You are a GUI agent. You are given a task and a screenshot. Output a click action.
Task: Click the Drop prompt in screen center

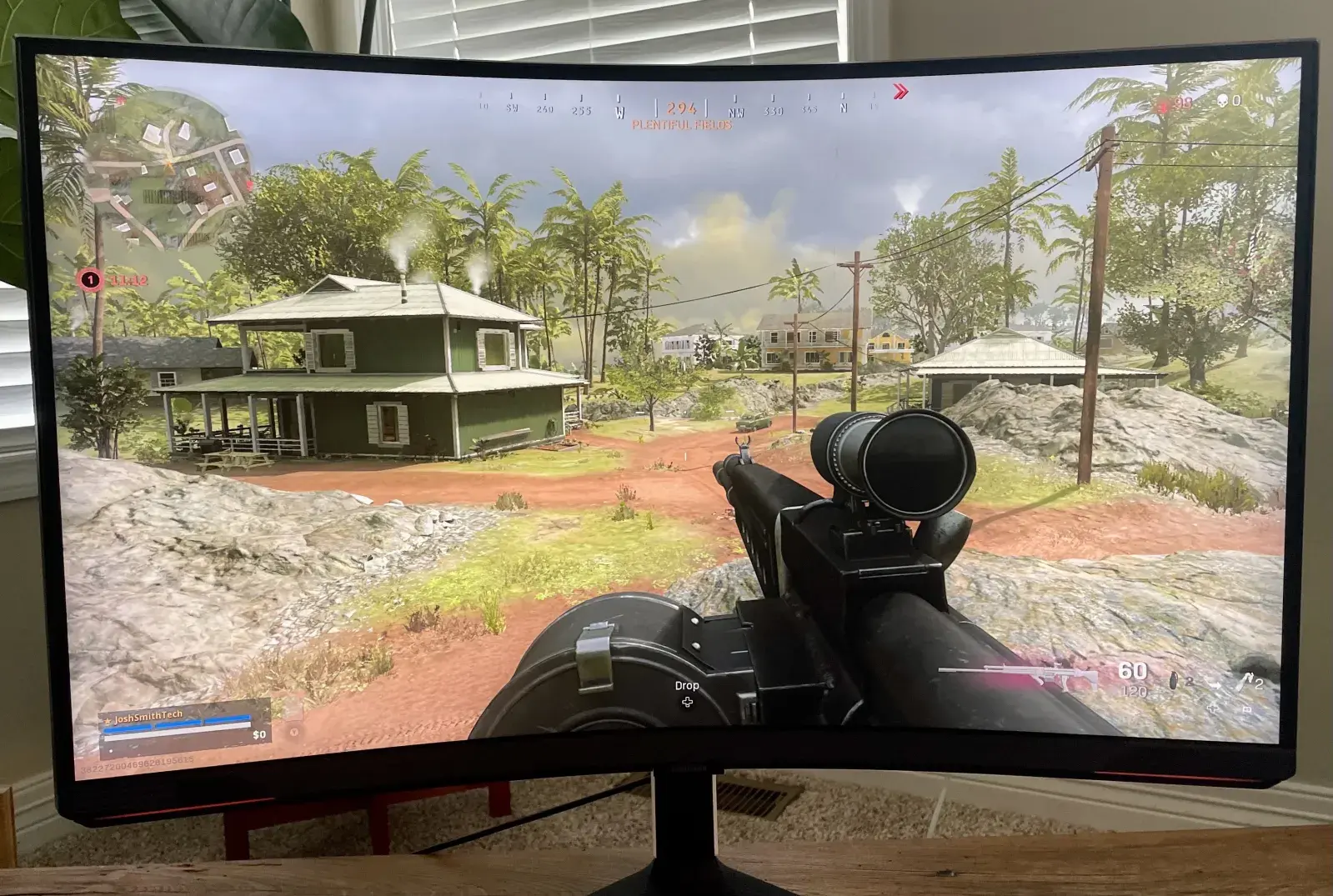coord(686,685)
